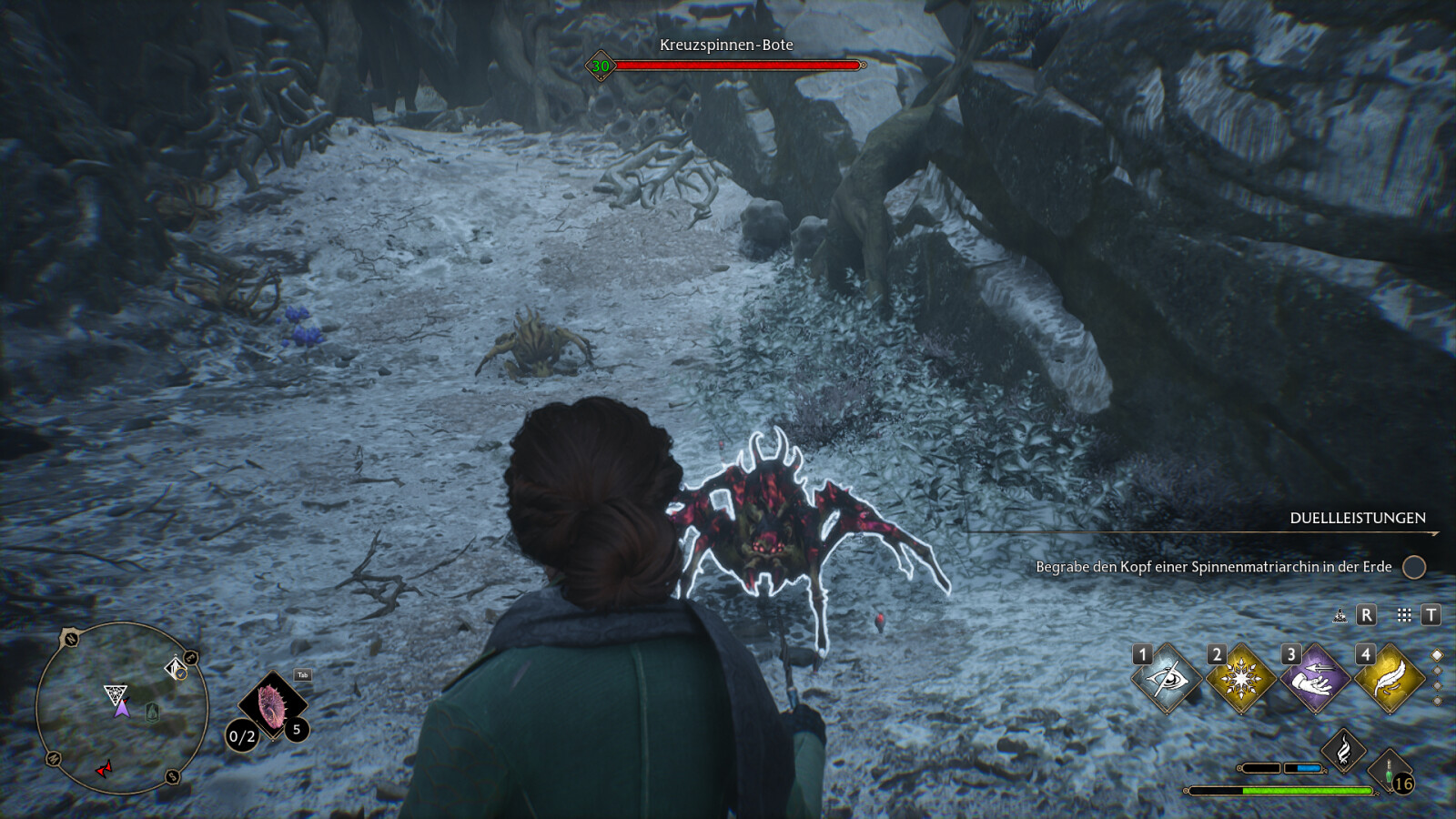Image resolution: width=1456 pixels, height=819 pixels.
Task: Select the pink Venomous Tentacula item slot
Action: [272, 704]
